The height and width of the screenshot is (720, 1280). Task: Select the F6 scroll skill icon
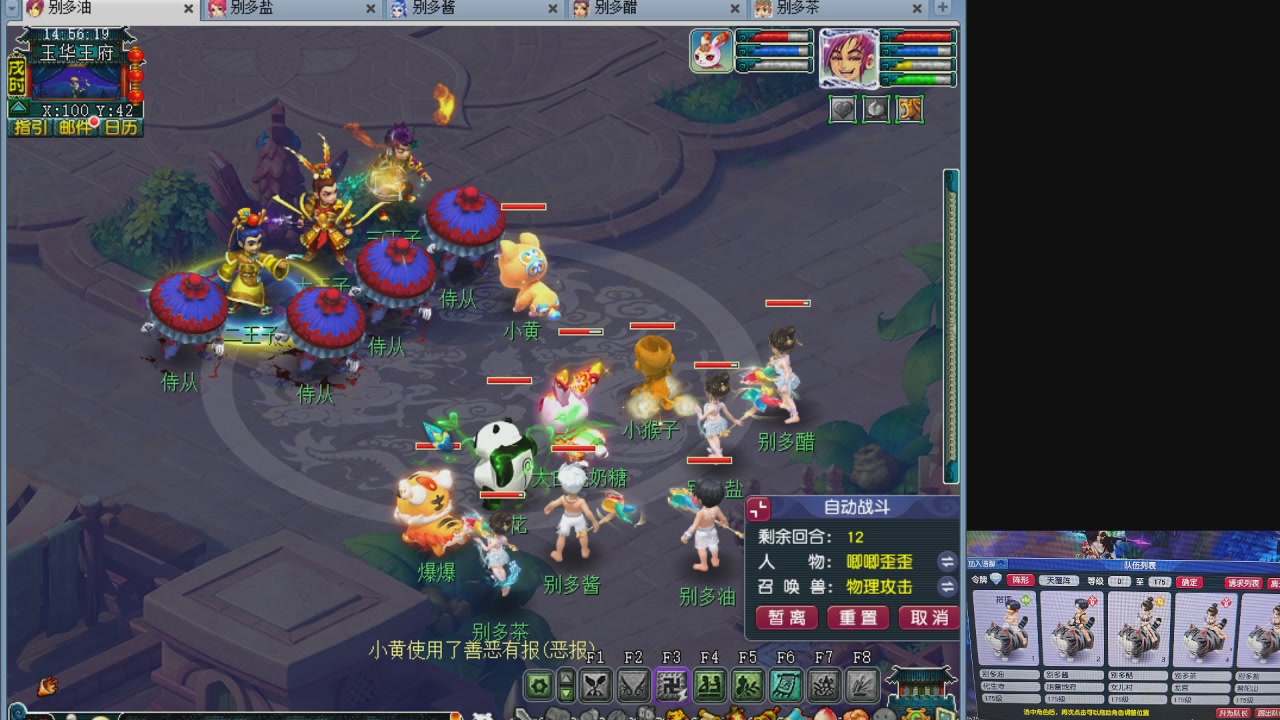point(784,686)
